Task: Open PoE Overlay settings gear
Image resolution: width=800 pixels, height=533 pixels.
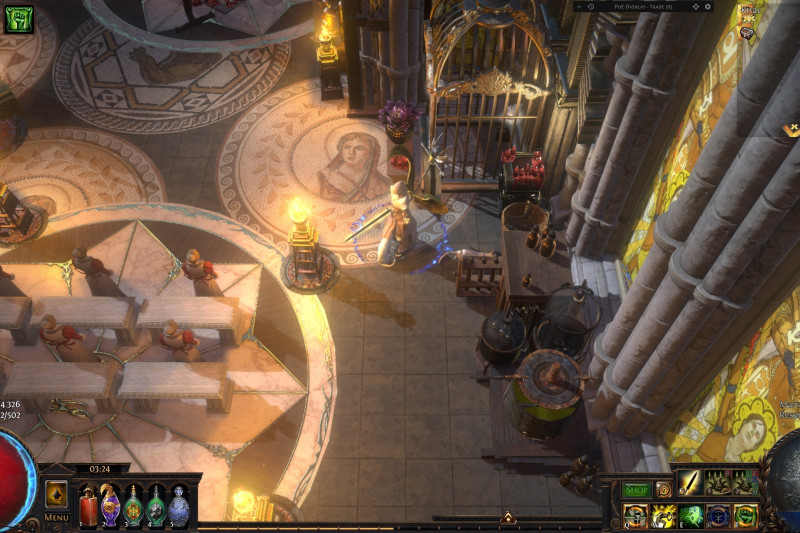Action: coord(708,6)
